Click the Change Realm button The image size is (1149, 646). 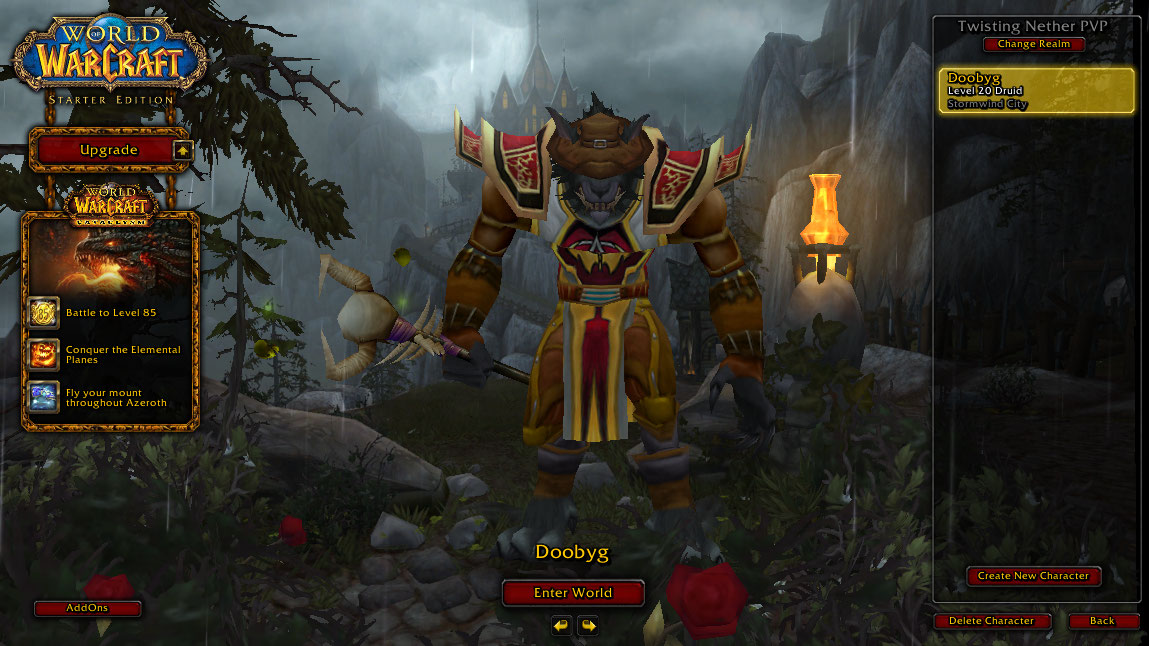click(x=1034, y=44)
